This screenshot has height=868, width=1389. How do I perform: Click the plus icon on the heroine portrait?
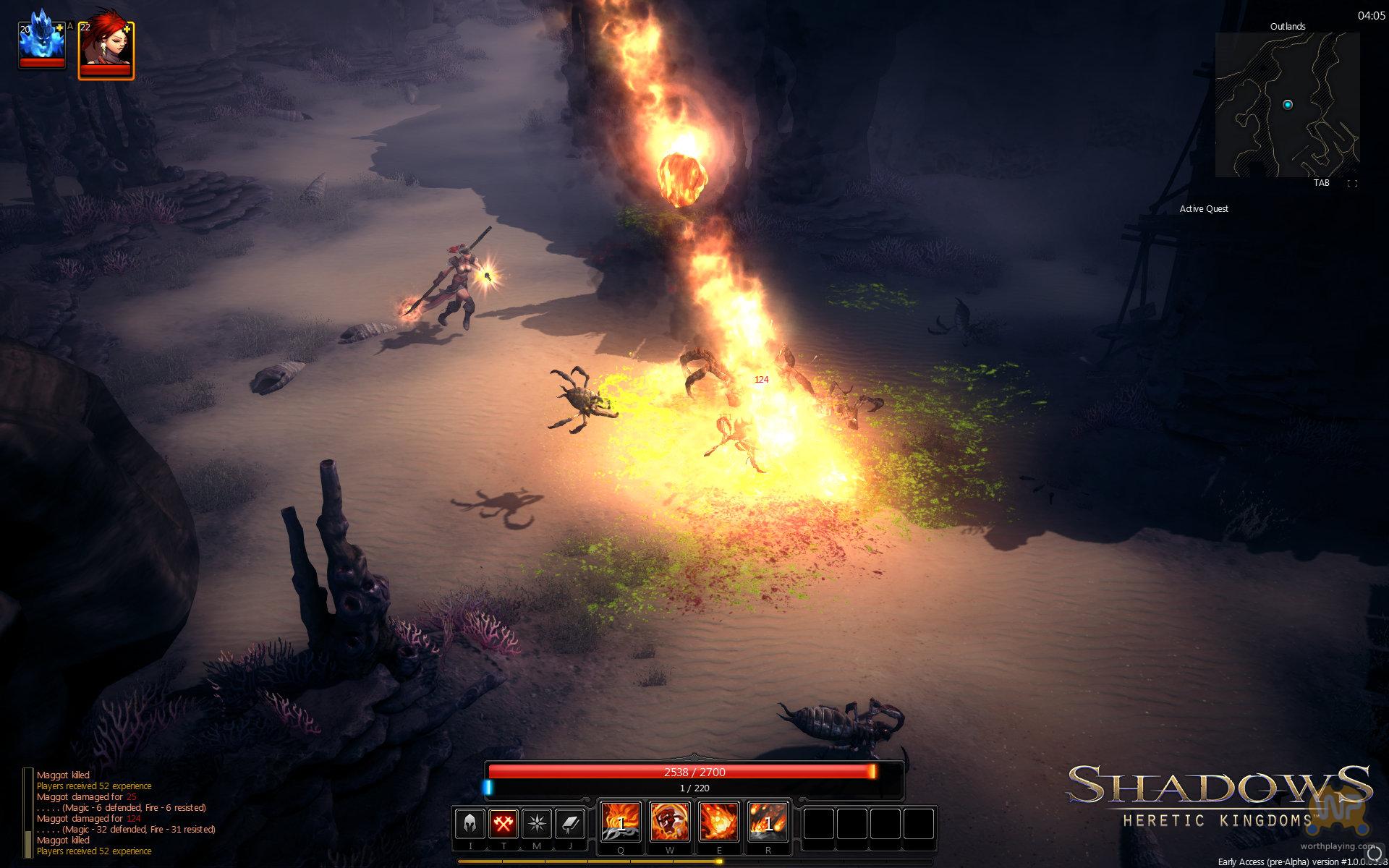click(127, 28)
